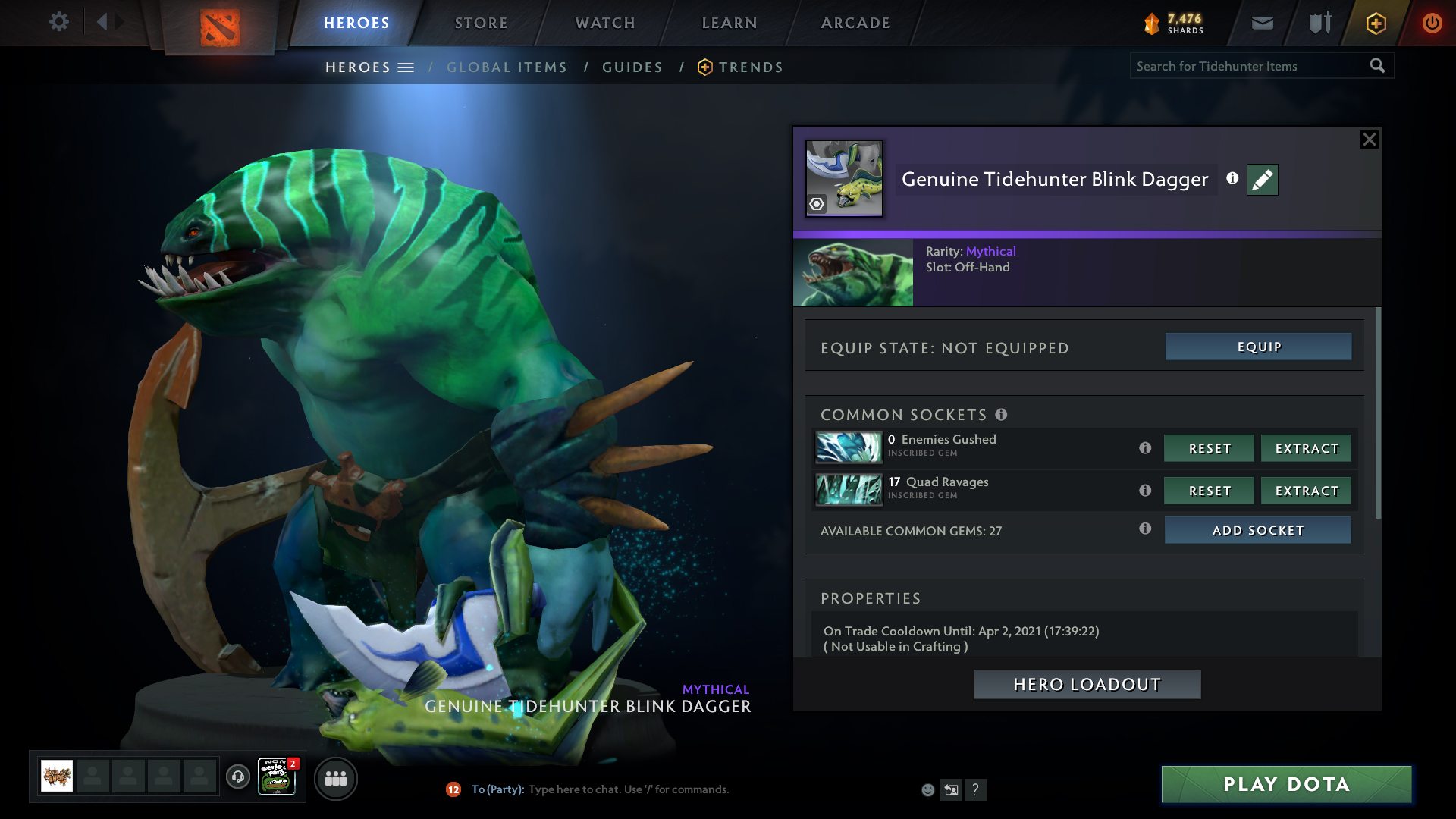Click the Tidehunter items search field
The image size is (1456, 819).
(1247, 66)
